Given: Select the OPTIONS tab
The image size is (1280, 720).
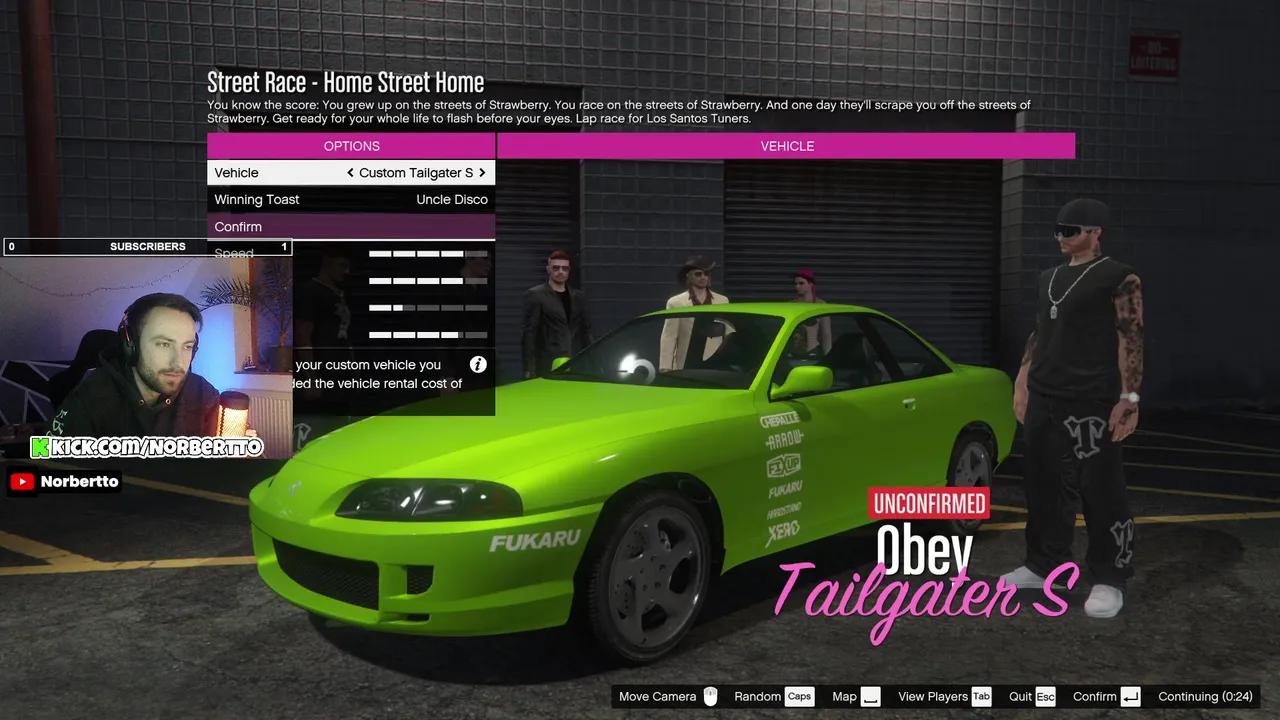Looking at the screenshot, I should (351, 146).
